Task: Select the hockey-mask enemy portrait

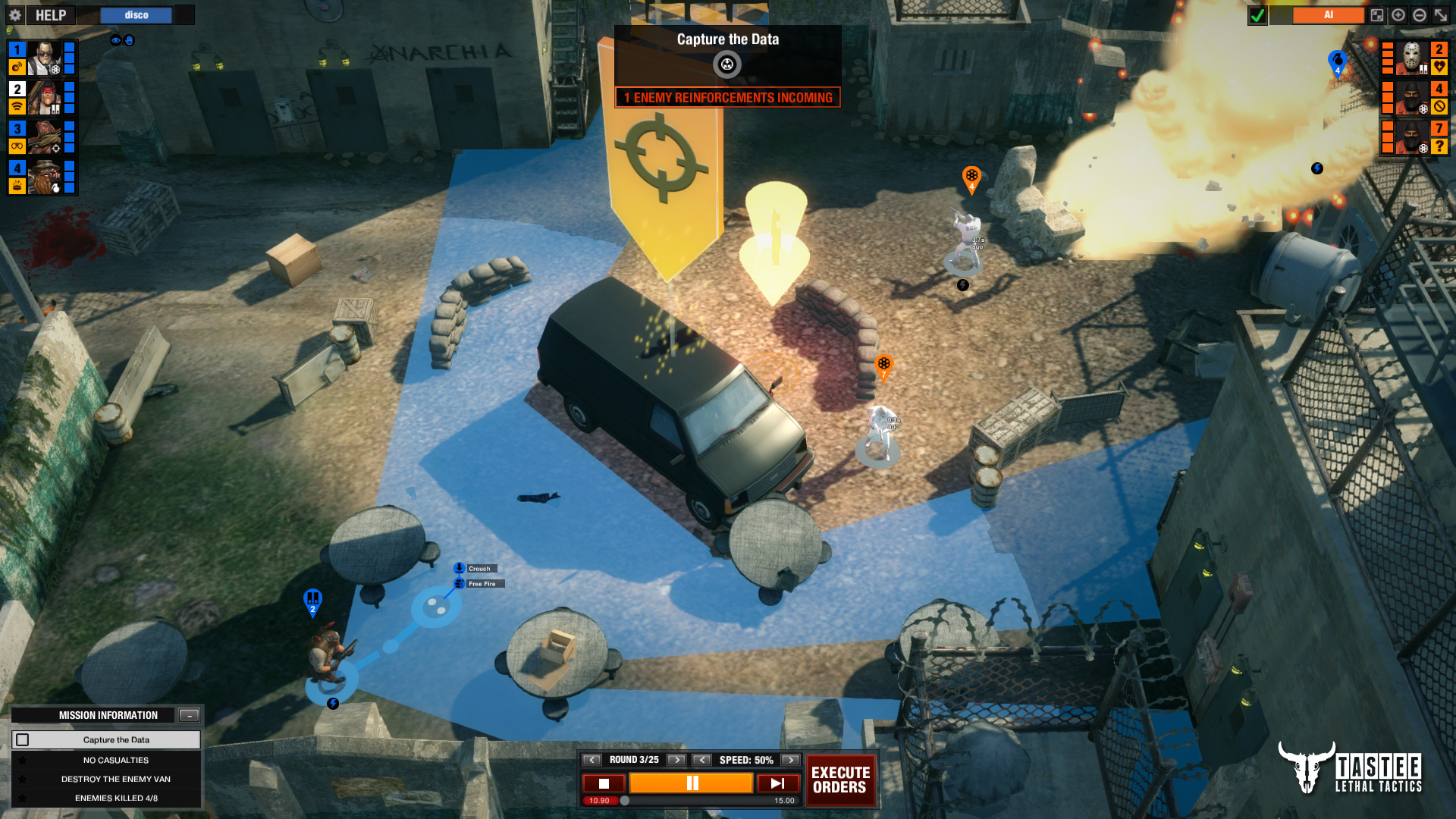Action: tap(1411, 58)
